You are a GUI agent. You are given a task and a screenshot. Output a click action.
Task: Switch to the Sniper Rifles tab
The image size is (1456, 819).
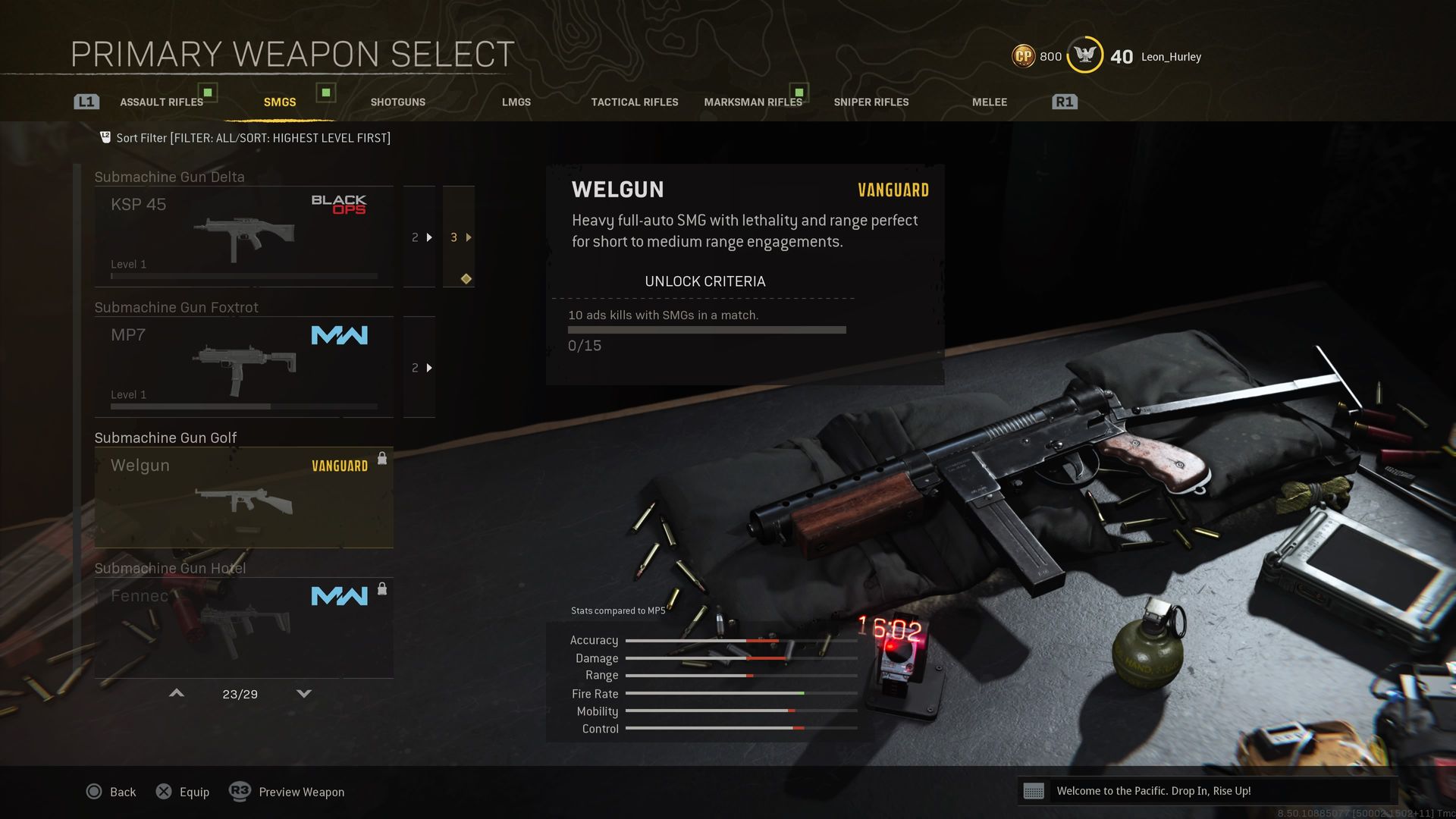tap(871, 101)
